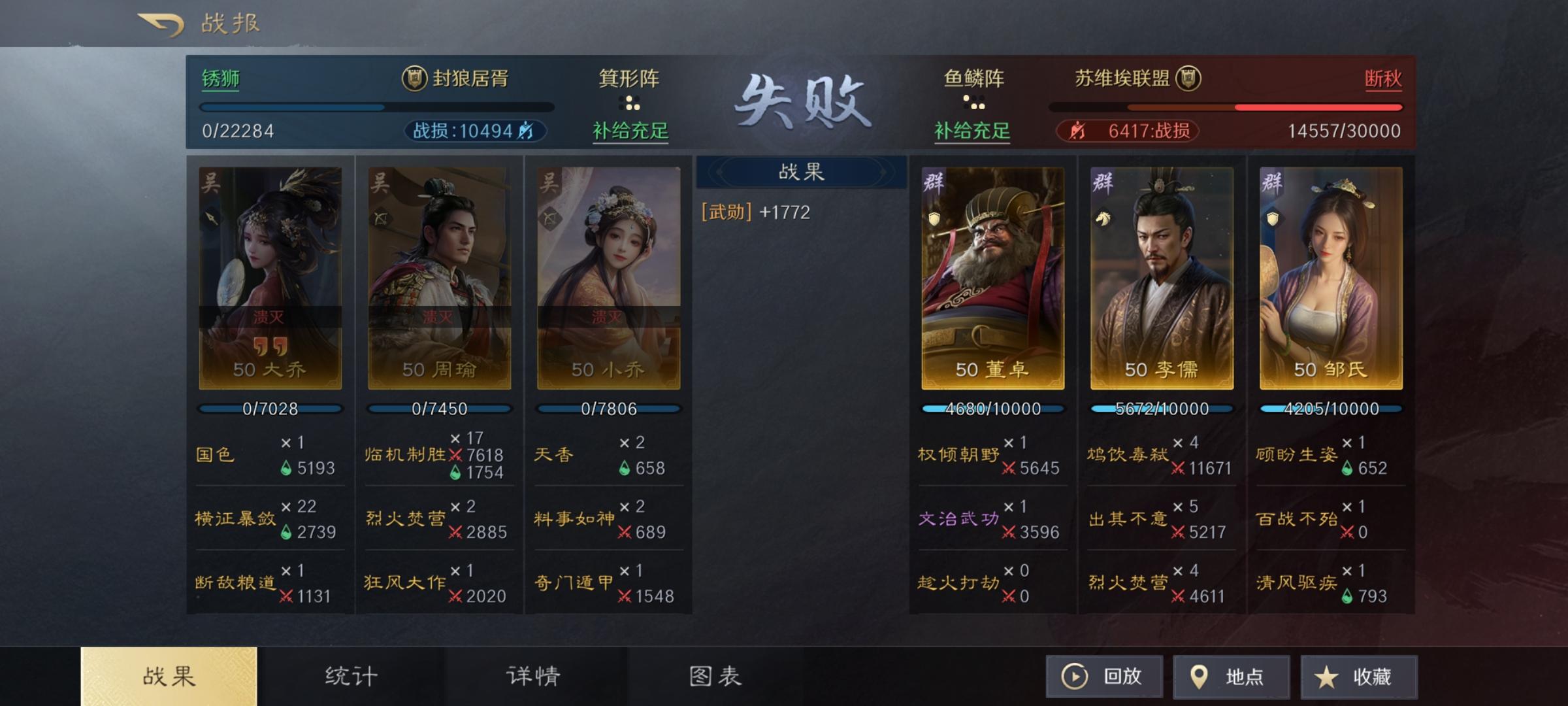The width and height of the screenshot is (1568, 706).
Task: Click the 封狼居胥 guild emblem
Action: 414,77
